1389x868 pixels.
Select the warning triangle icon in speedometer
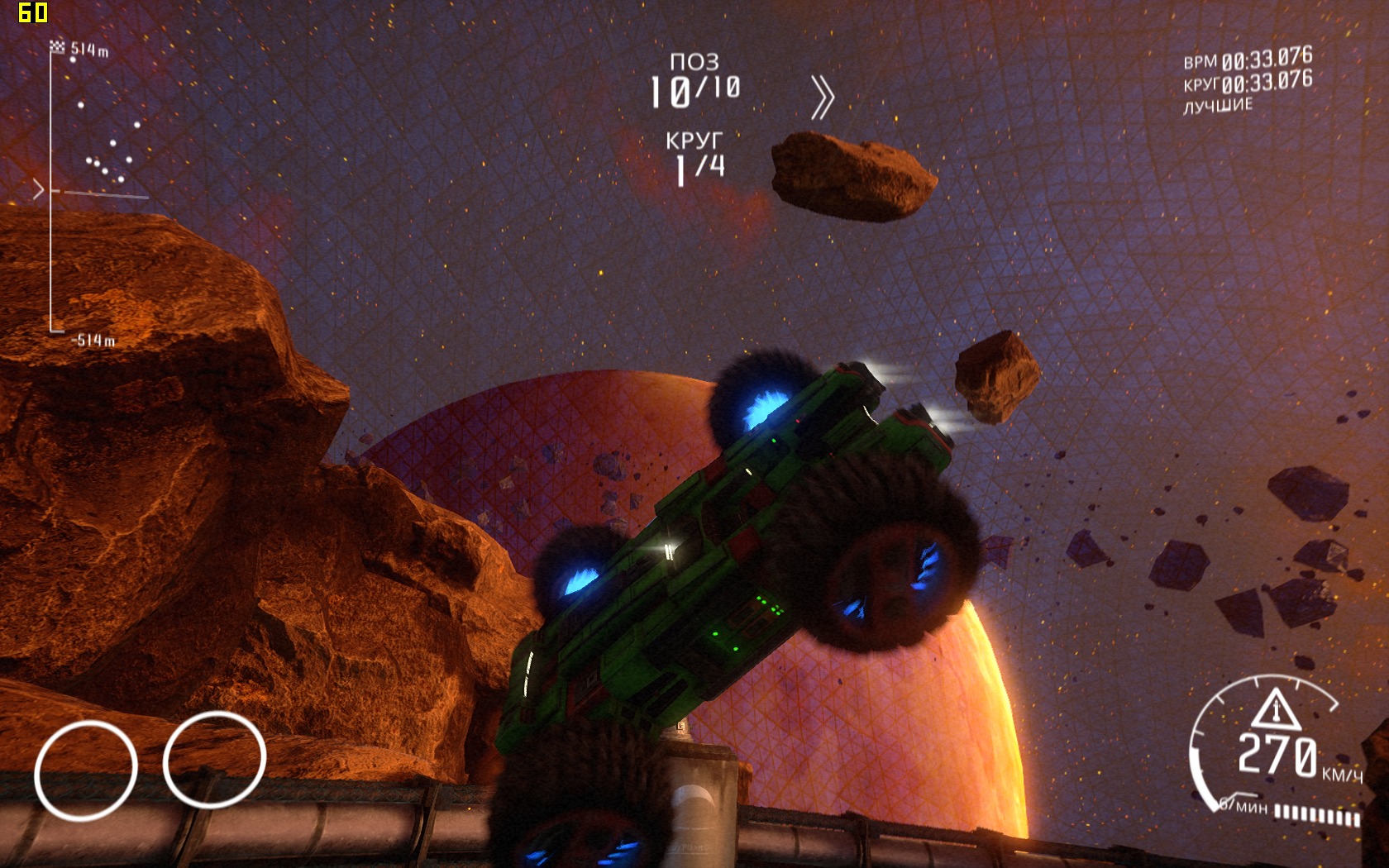(x=1275, y=709)
